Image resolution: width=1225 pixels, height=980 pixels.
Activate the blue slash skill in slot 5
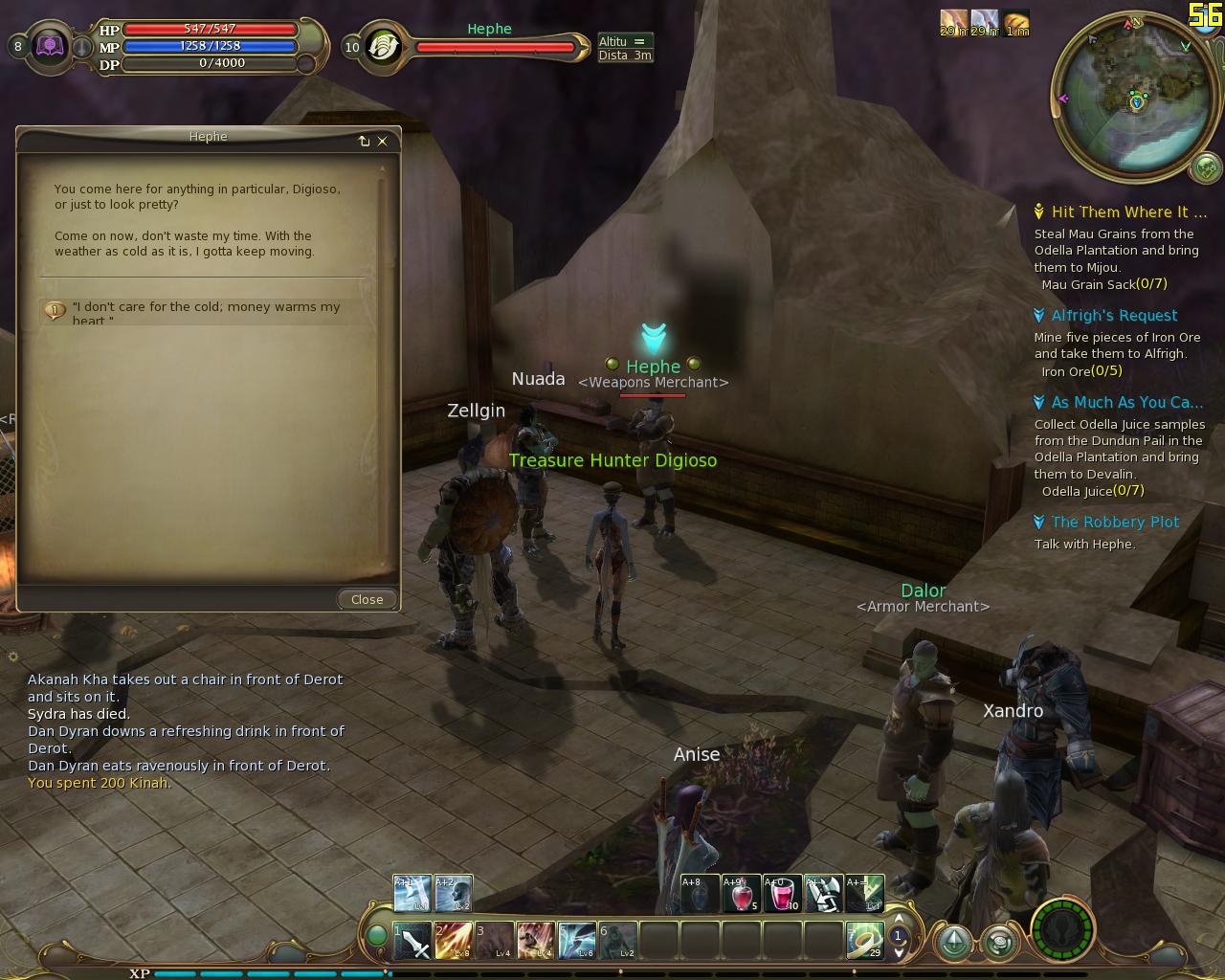pyautogui.click(x=577, y=942)
